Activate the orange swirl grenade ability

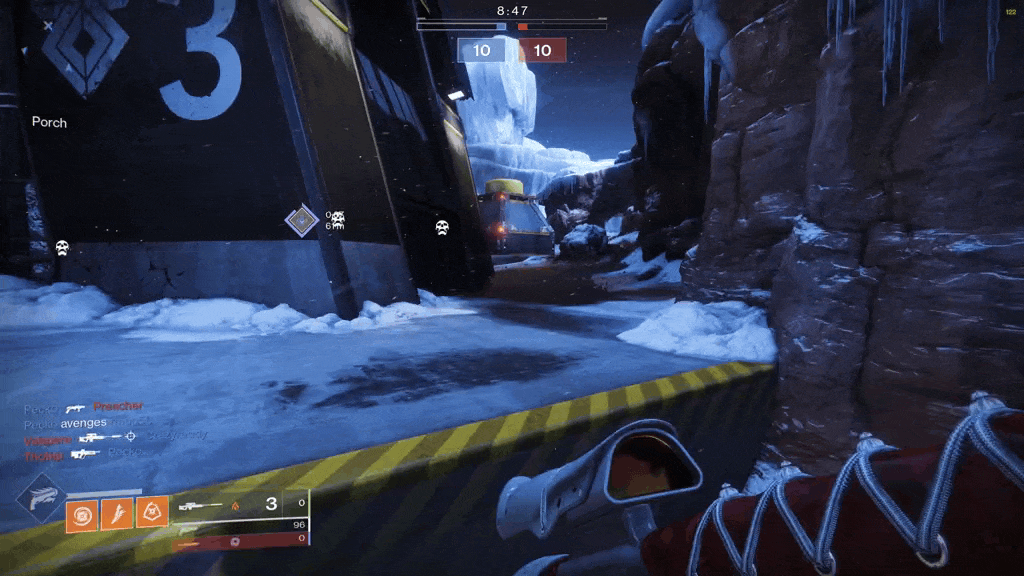pyautogui.click(x=82, y=514)
